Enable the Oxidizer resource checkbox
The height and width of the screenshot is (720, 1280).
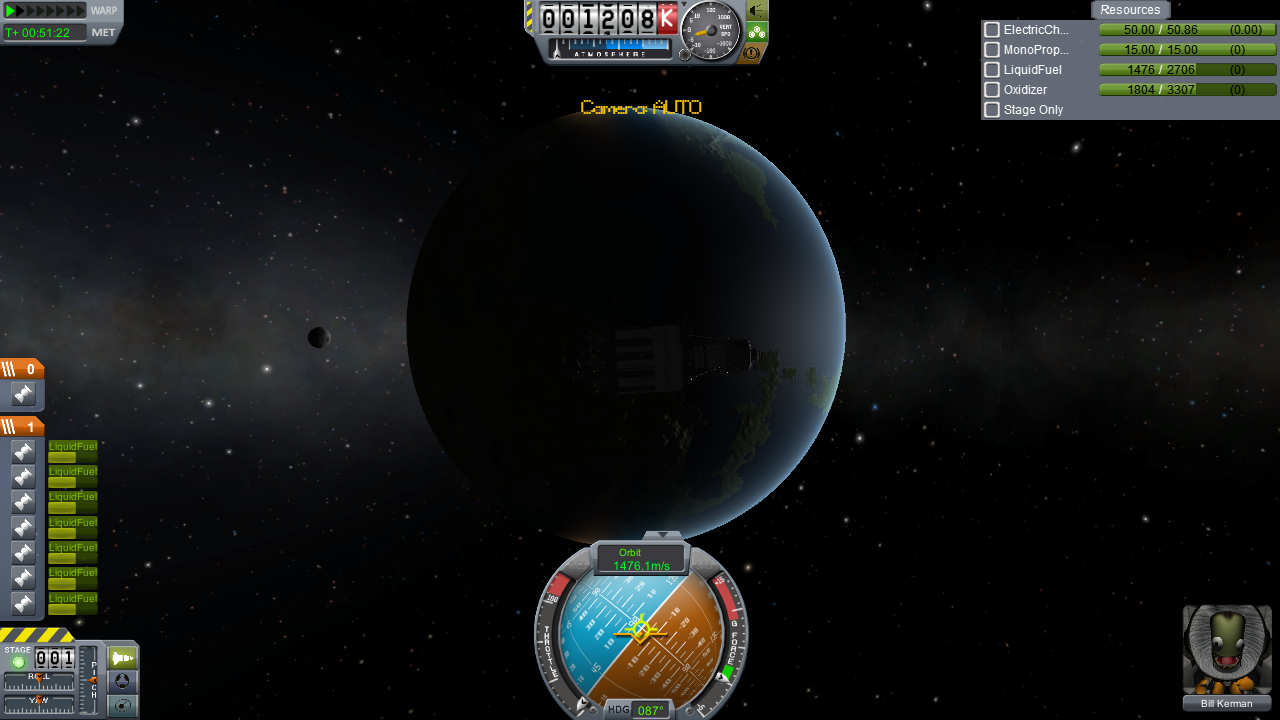(x=992, y=90)
